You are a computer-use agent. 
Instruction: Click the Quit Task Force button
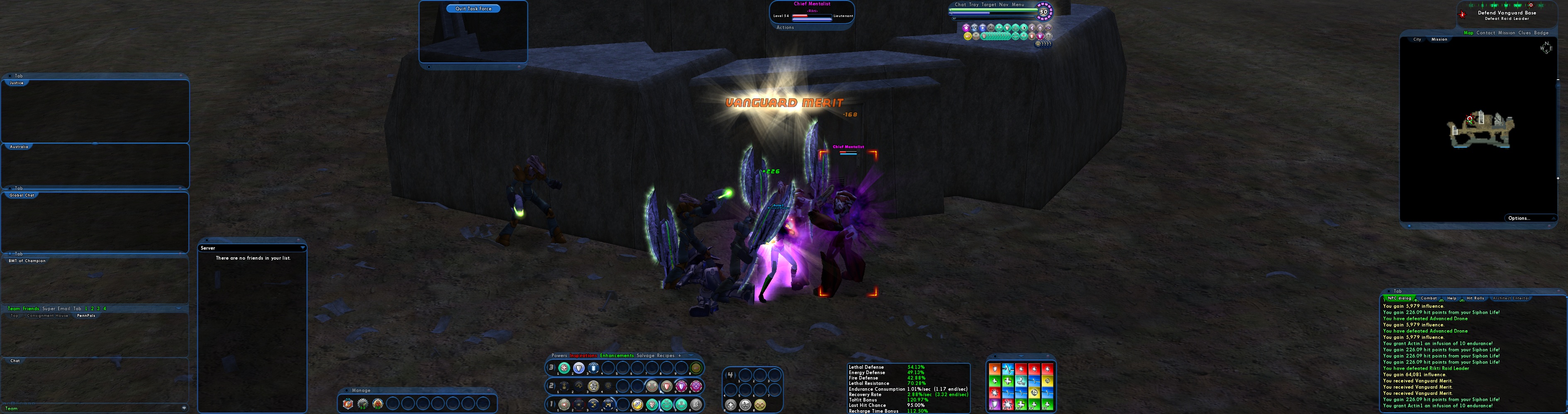[473, 9]
